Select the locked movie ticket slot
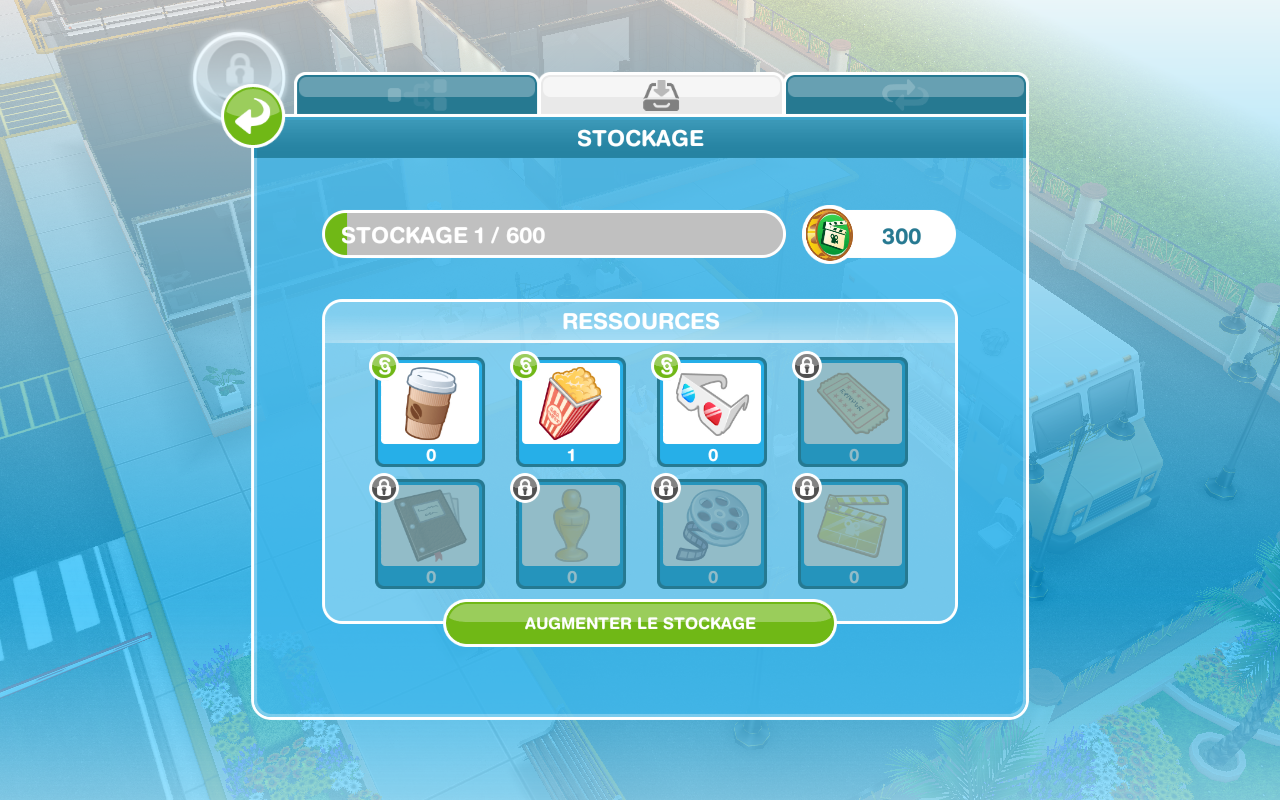 (x=853, y=411)
